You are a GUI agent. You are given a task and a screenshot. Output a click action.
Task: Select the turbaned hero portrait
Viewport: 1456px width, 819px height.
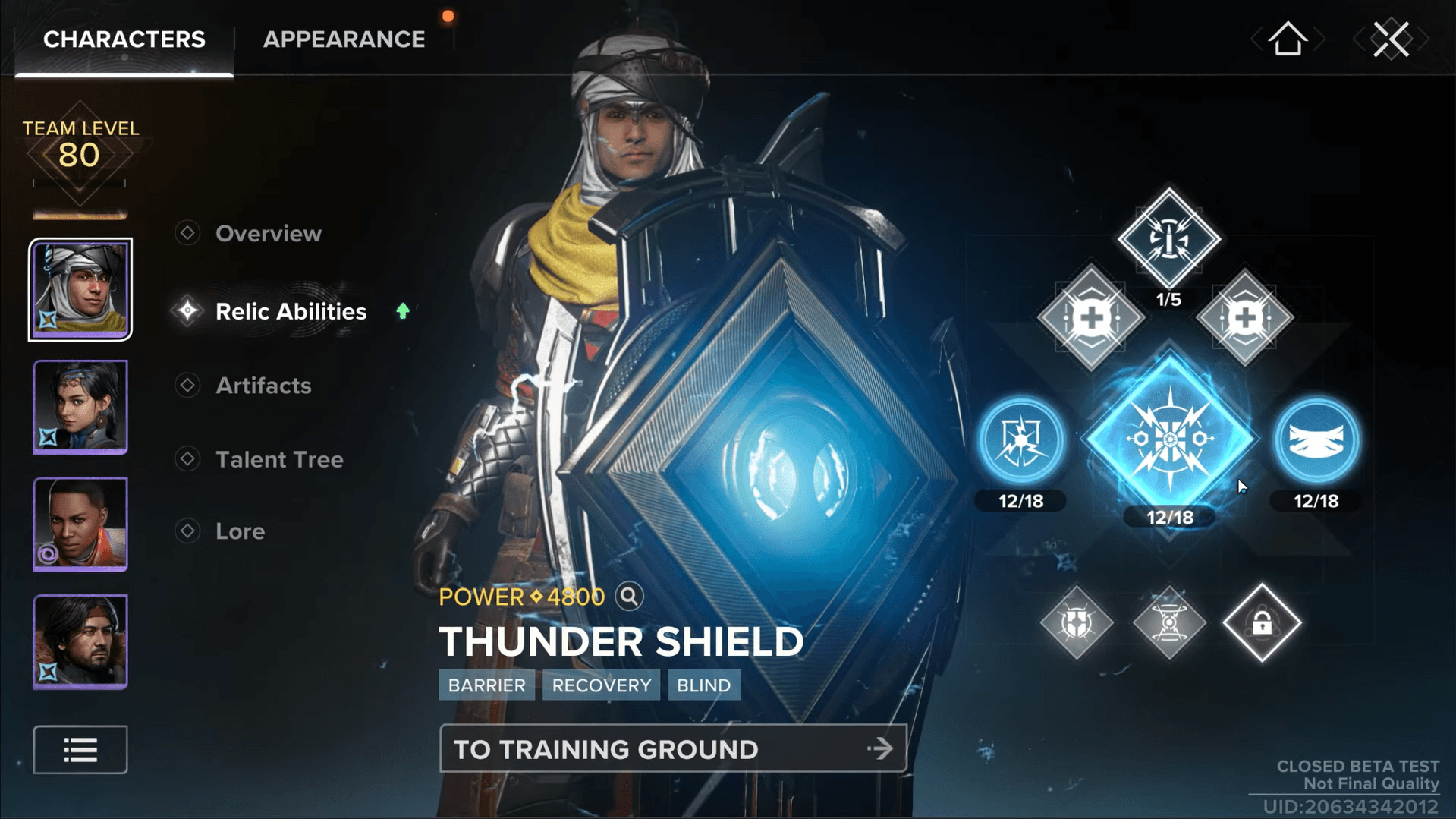[80, 289]
